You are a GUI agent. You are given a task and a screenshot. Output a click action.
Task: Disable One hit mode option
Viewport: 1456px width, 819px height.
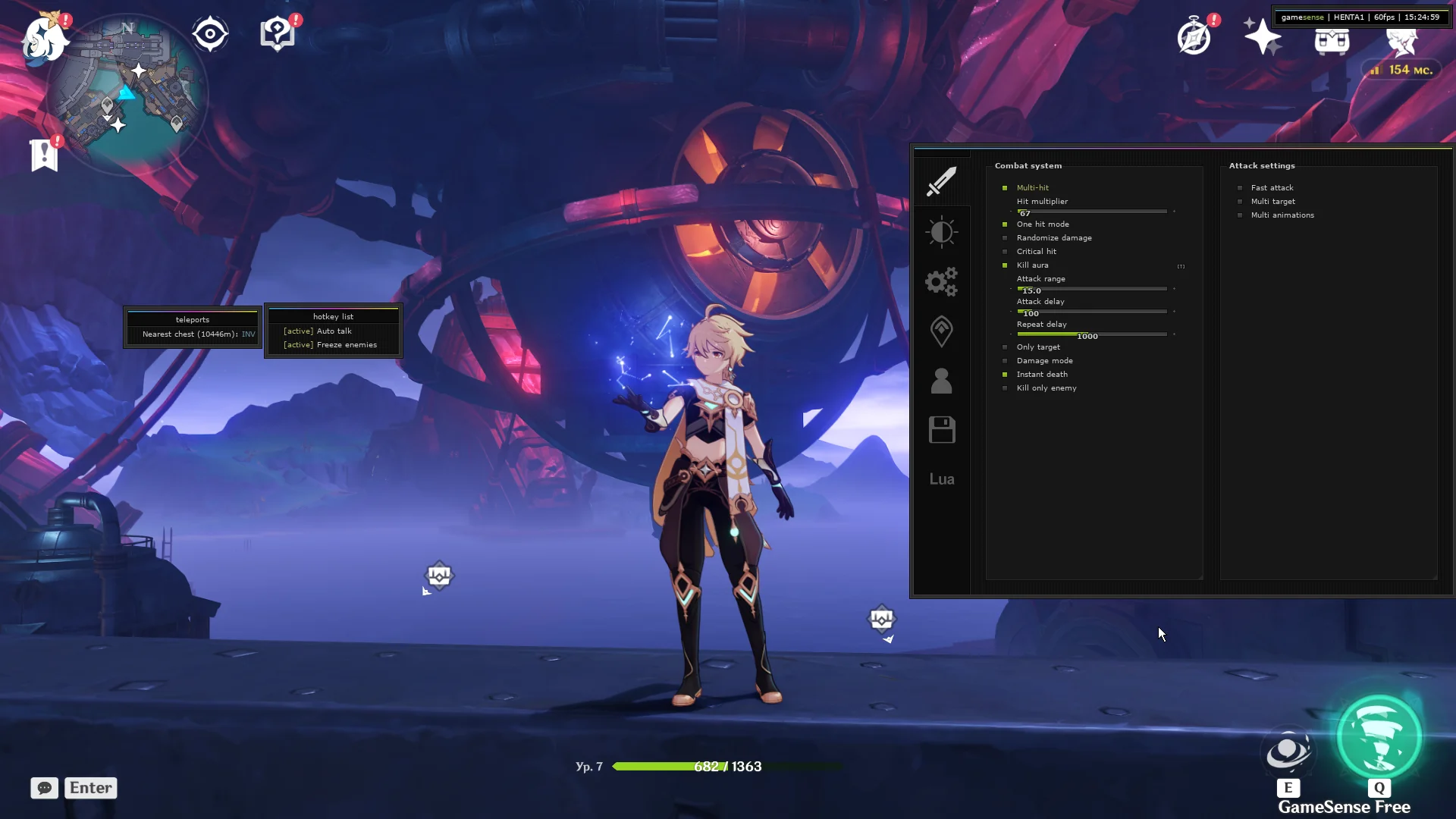[1005, 224]
